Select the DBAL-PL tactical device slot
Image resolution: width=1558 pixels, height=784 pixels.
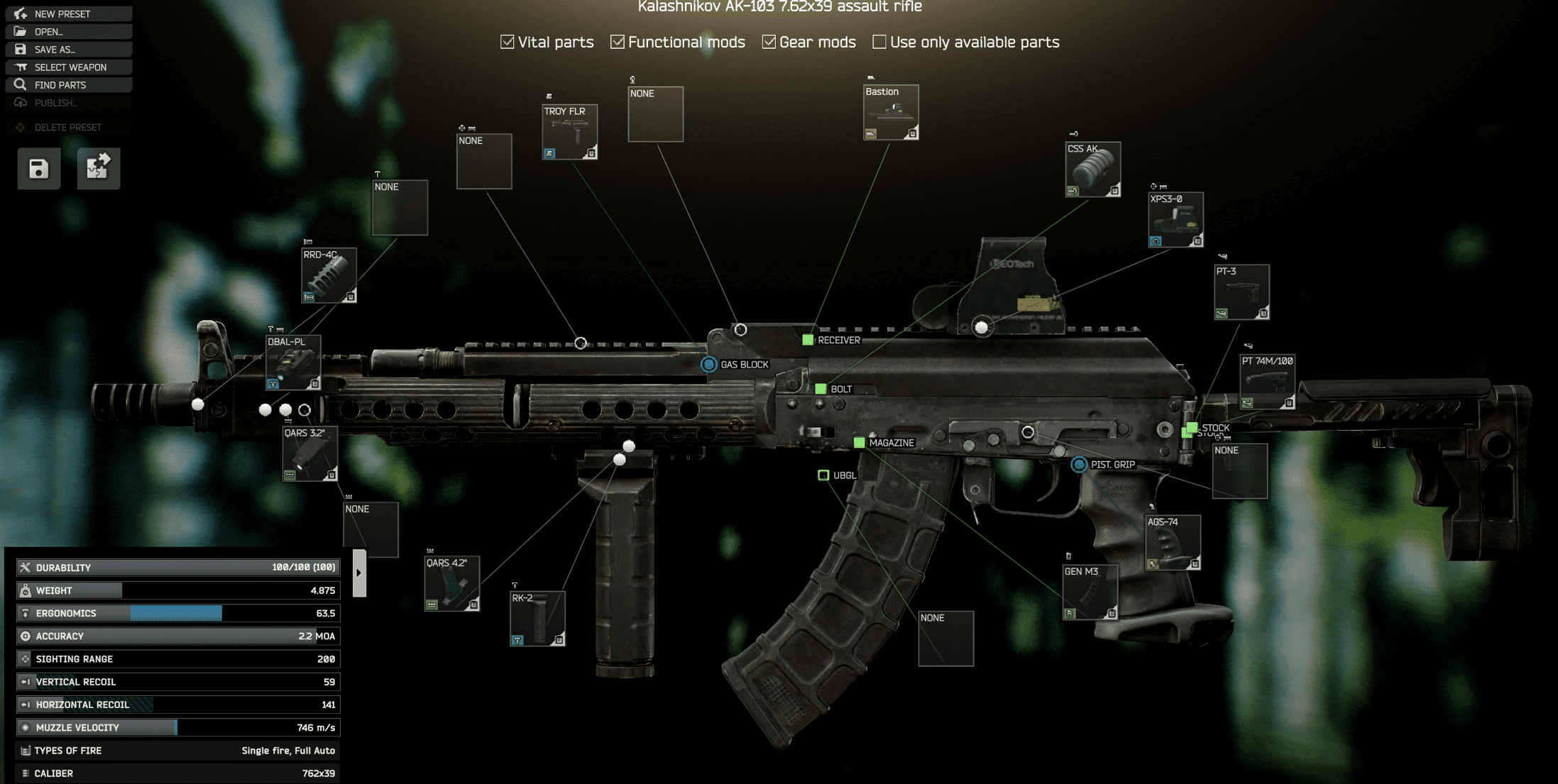pyautogui.click(x=293, y=363)
